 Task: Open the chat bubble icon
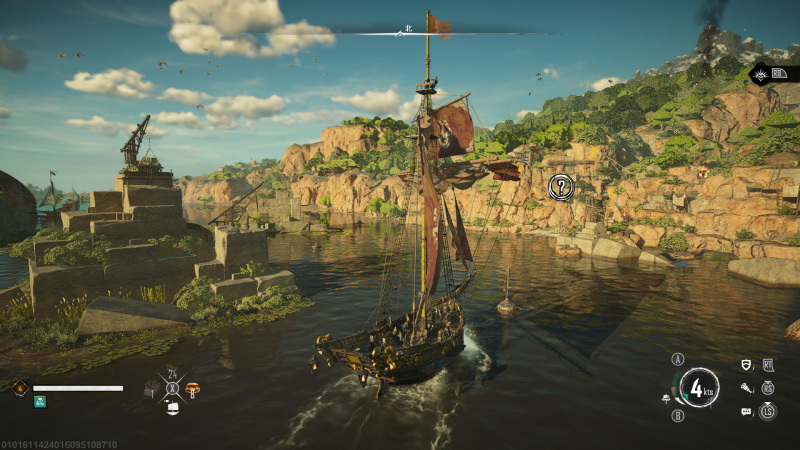click(746, 411)
